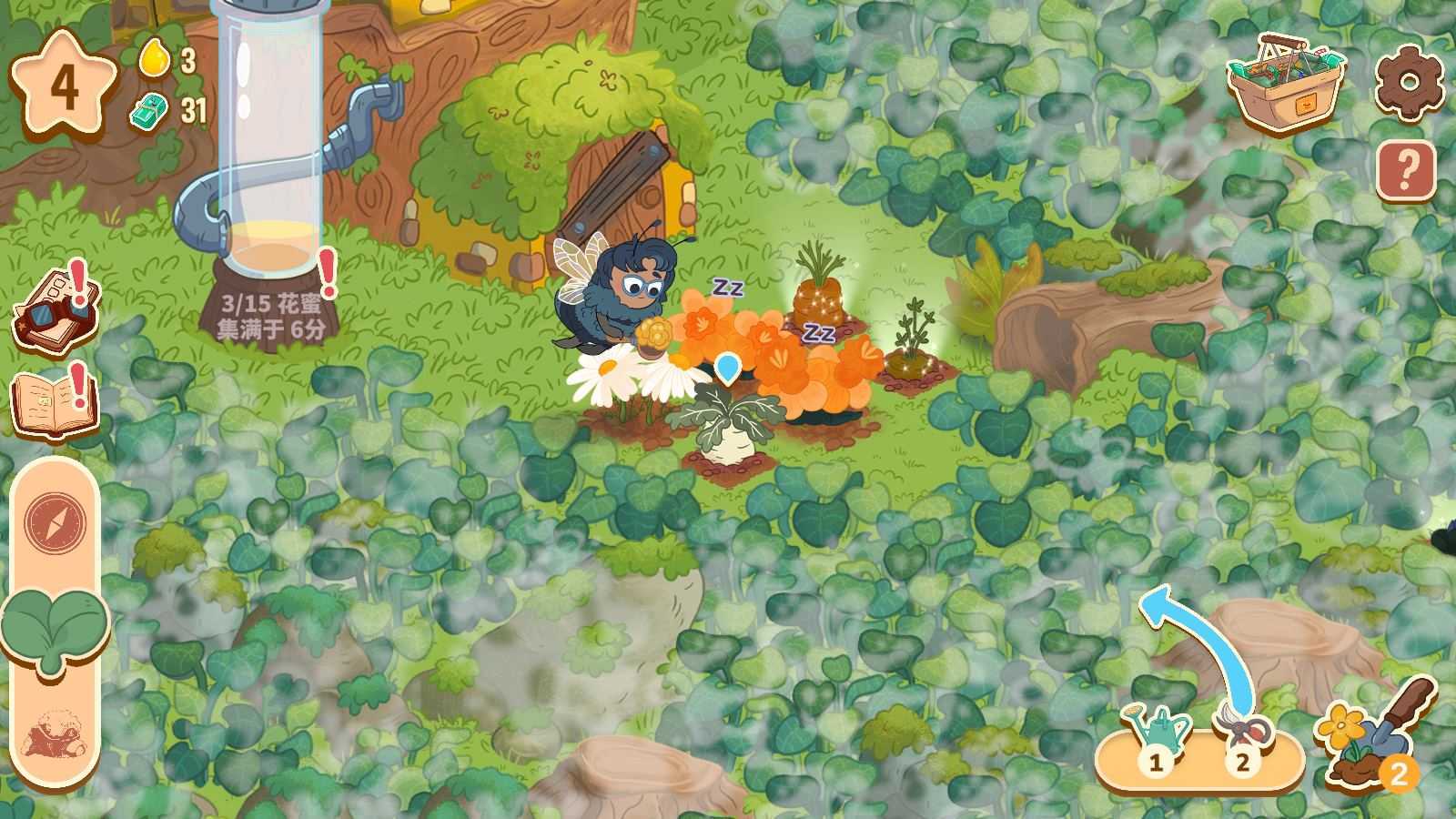Tap the green cash currency icon

click(x=149, y=111)
